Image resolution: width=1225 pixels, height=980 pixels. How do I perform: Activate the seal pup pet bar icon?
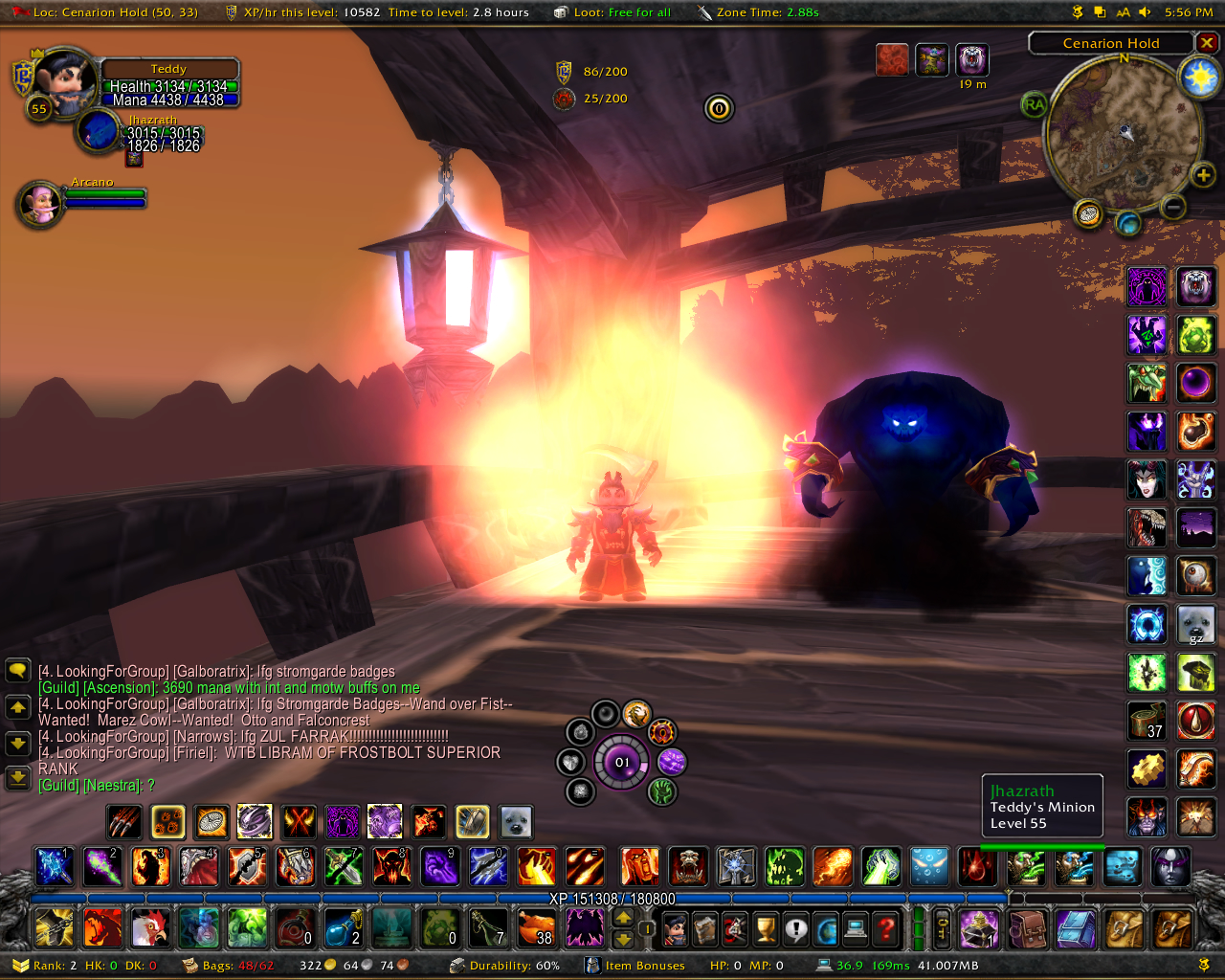pos(516,821)
